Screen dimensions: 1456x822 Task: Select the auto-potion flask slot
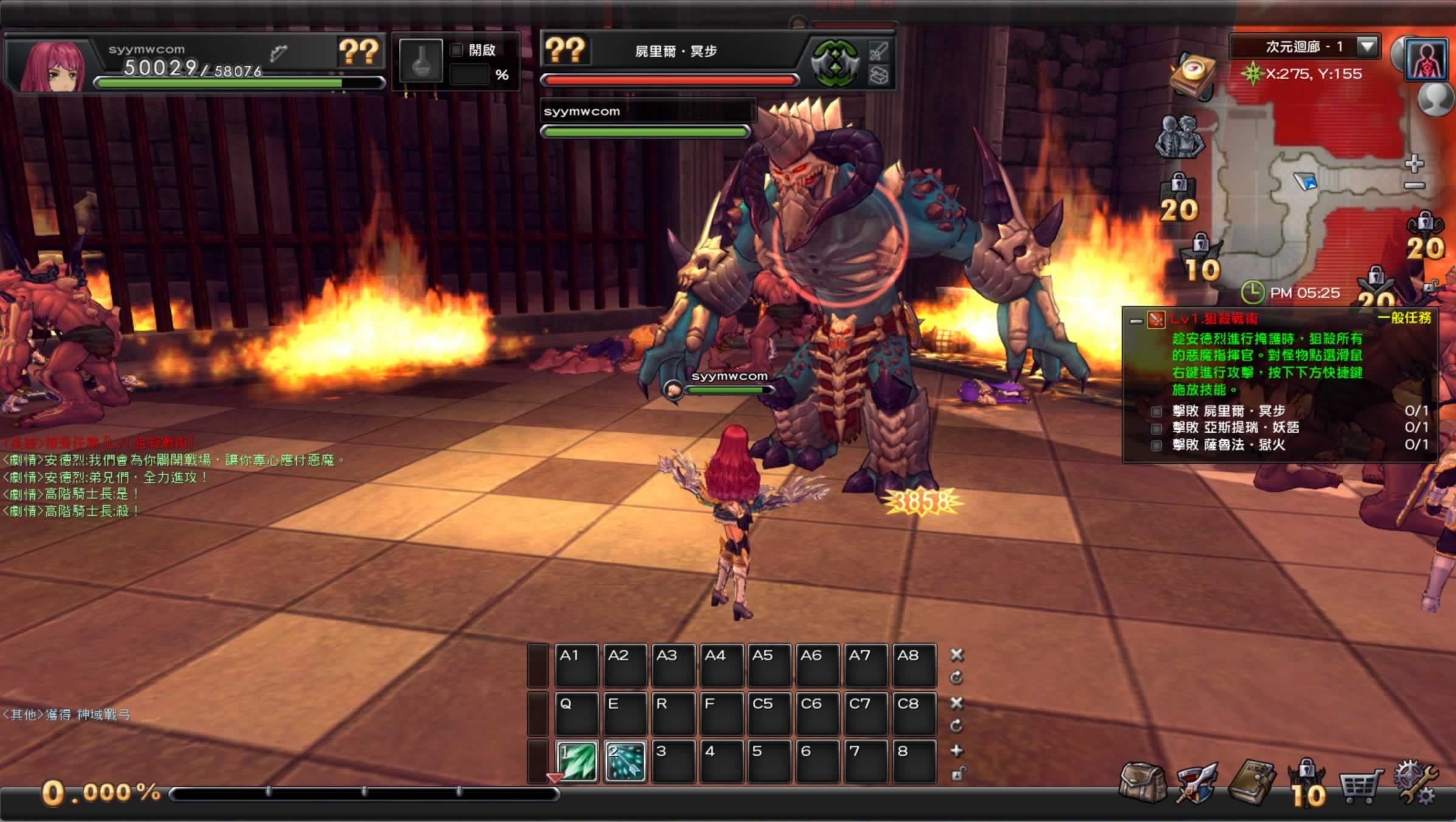point(421,61)
